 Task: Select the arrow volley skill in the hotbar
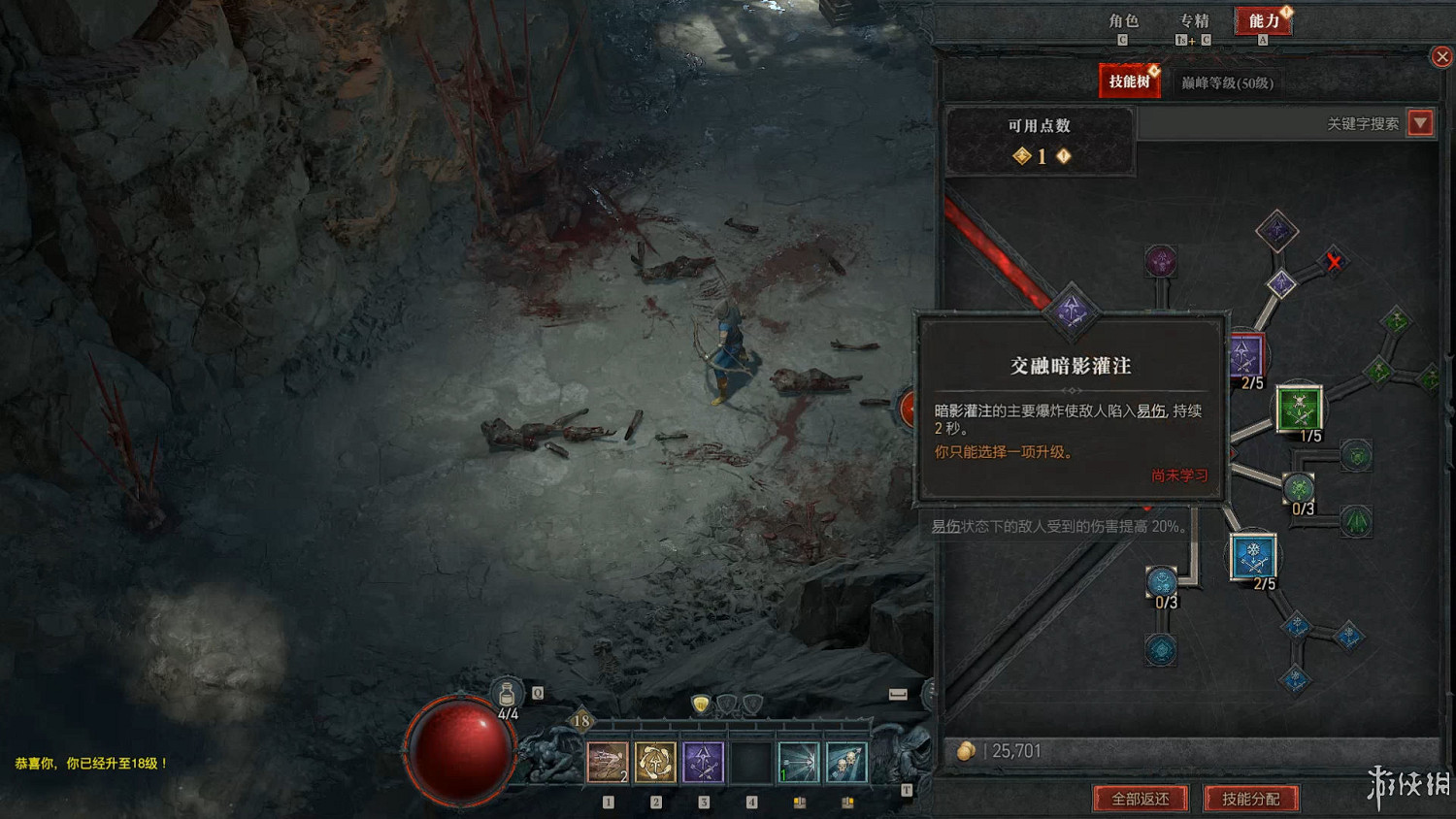click(x=799, y=763)
